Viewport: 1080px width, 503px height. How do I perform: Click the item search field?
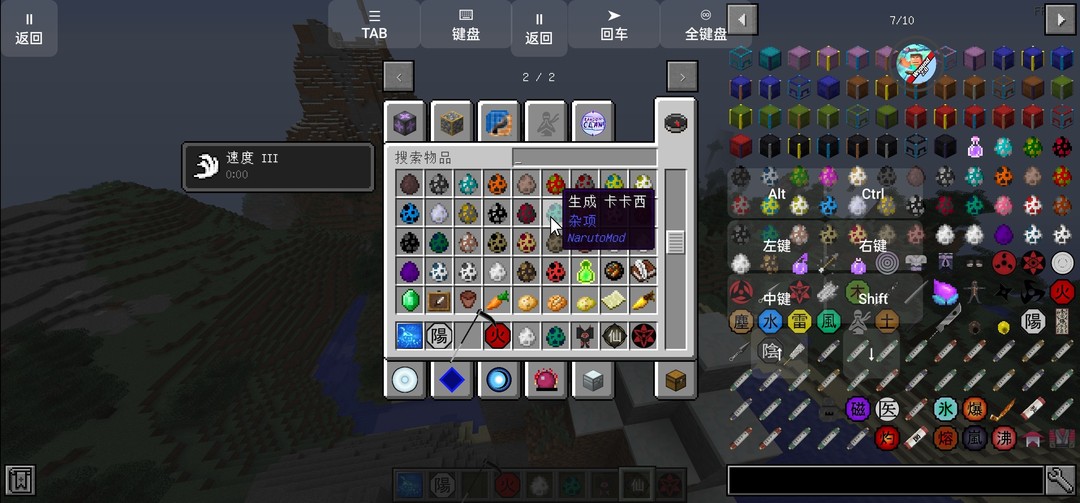pos(584,157)
